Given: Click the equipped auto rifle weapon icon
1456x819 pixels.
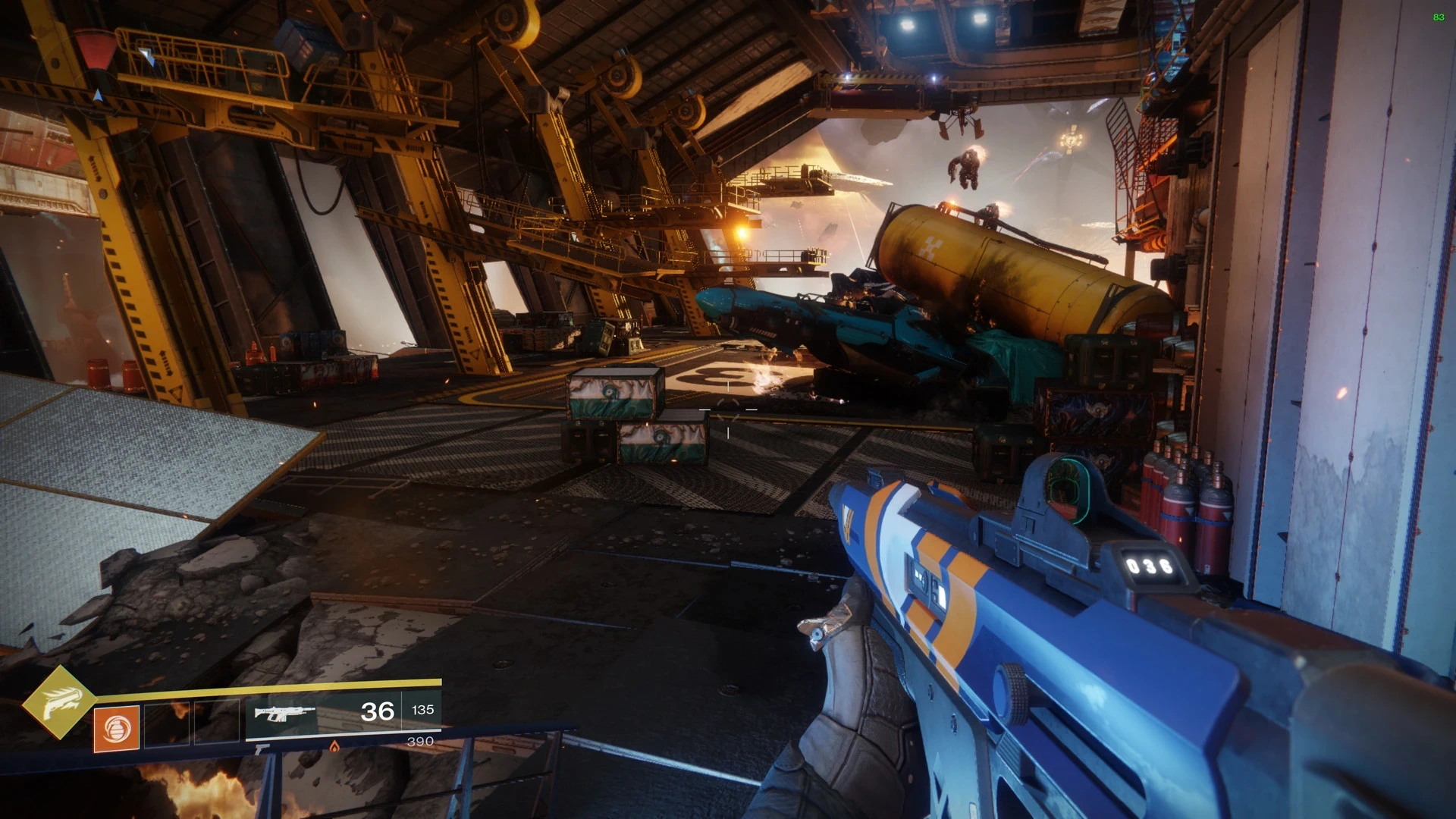Looking at the screenshot, I should (x=284, y=713).
